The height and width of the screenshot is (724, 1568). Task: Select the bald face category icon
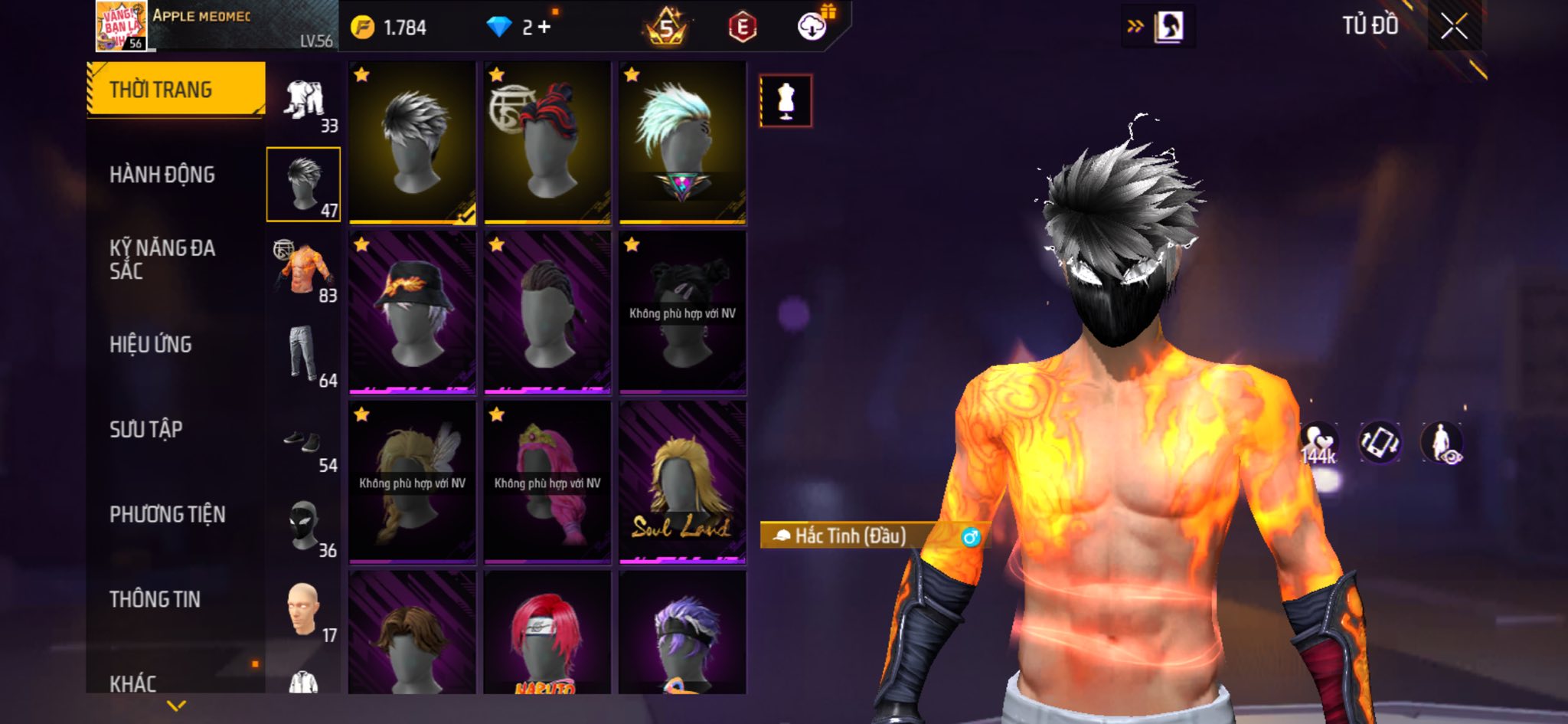[304, 611]
